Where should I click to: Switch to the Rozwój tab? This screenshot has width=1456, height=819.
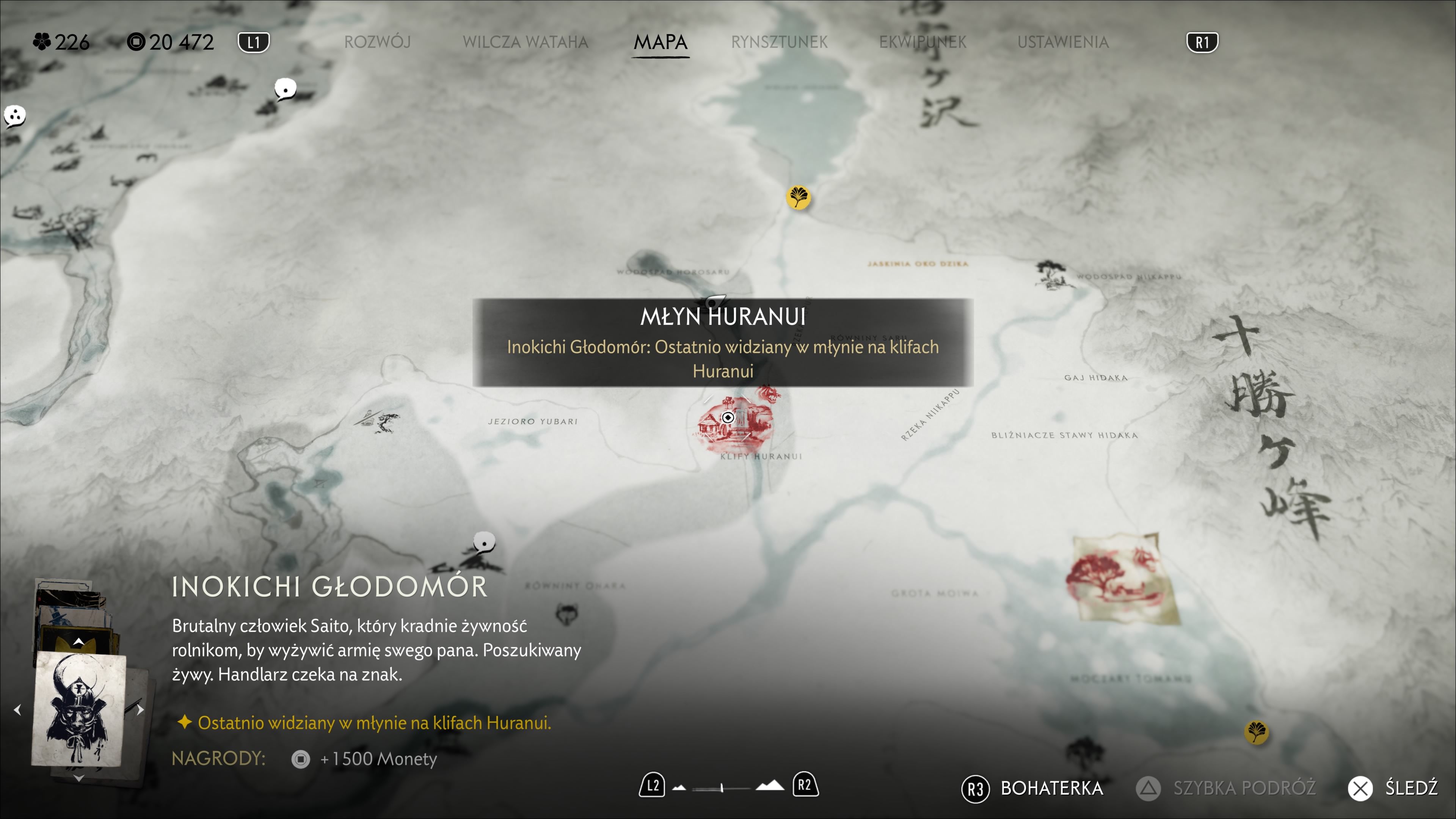[x=377, y=42]
